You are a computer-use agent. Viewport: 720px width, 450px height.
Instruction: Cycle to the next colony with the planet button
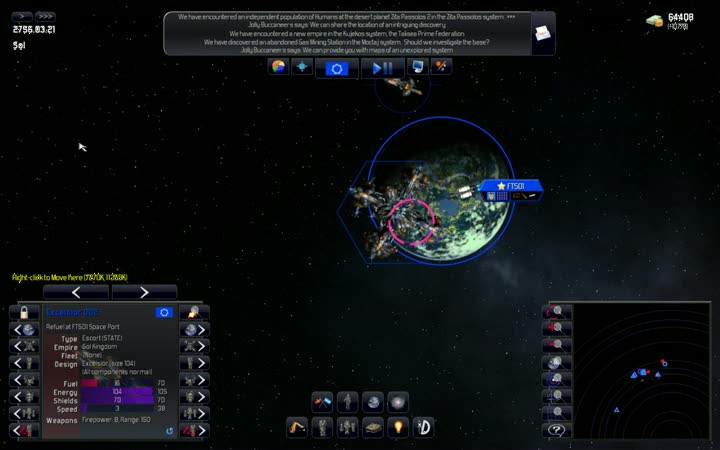pos(194,330)
